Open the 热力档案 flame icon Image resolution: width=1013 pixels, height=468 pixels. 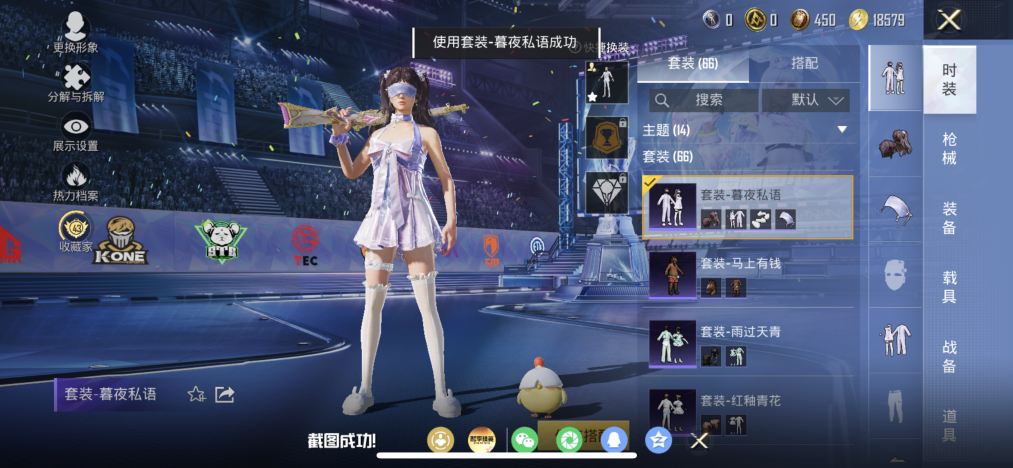76,182
